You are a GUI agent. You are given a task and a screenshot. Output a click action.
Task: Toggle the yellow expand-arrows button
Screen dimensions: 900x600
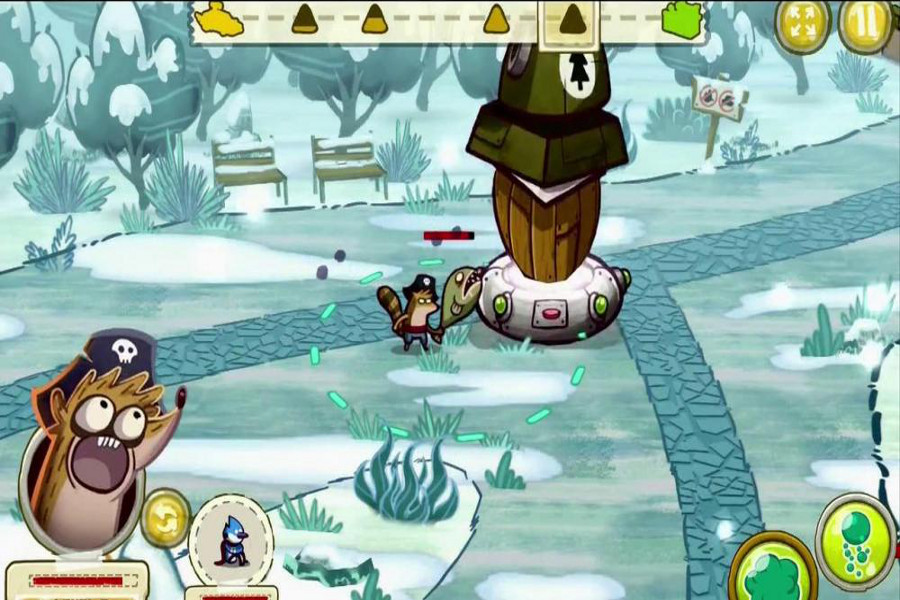pos(802,26)
